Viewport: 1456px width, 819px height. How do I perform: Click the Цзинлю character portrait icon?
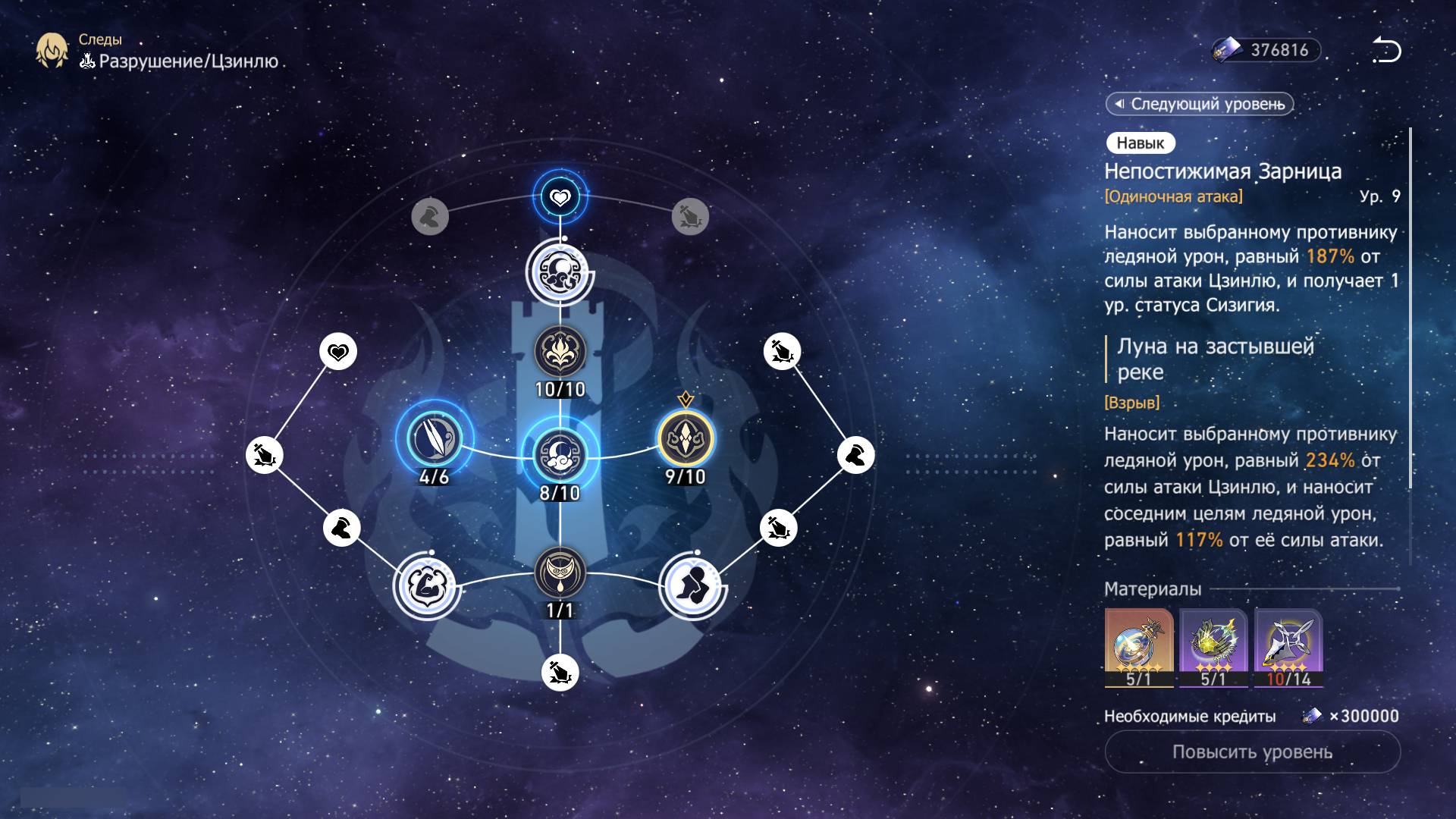[x=52, y=50]
